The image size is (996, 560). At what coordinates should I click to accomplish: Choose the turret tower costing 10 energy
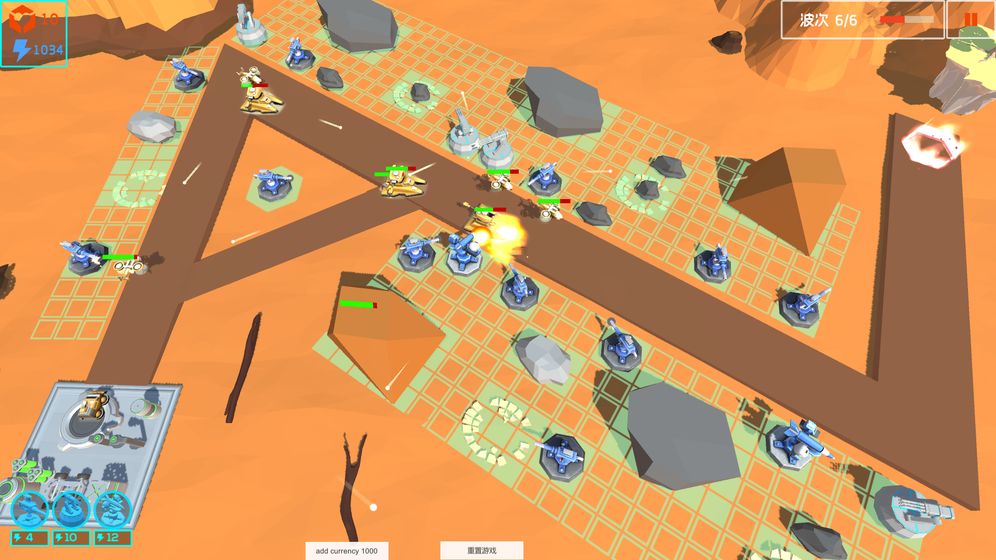[71, 509]
